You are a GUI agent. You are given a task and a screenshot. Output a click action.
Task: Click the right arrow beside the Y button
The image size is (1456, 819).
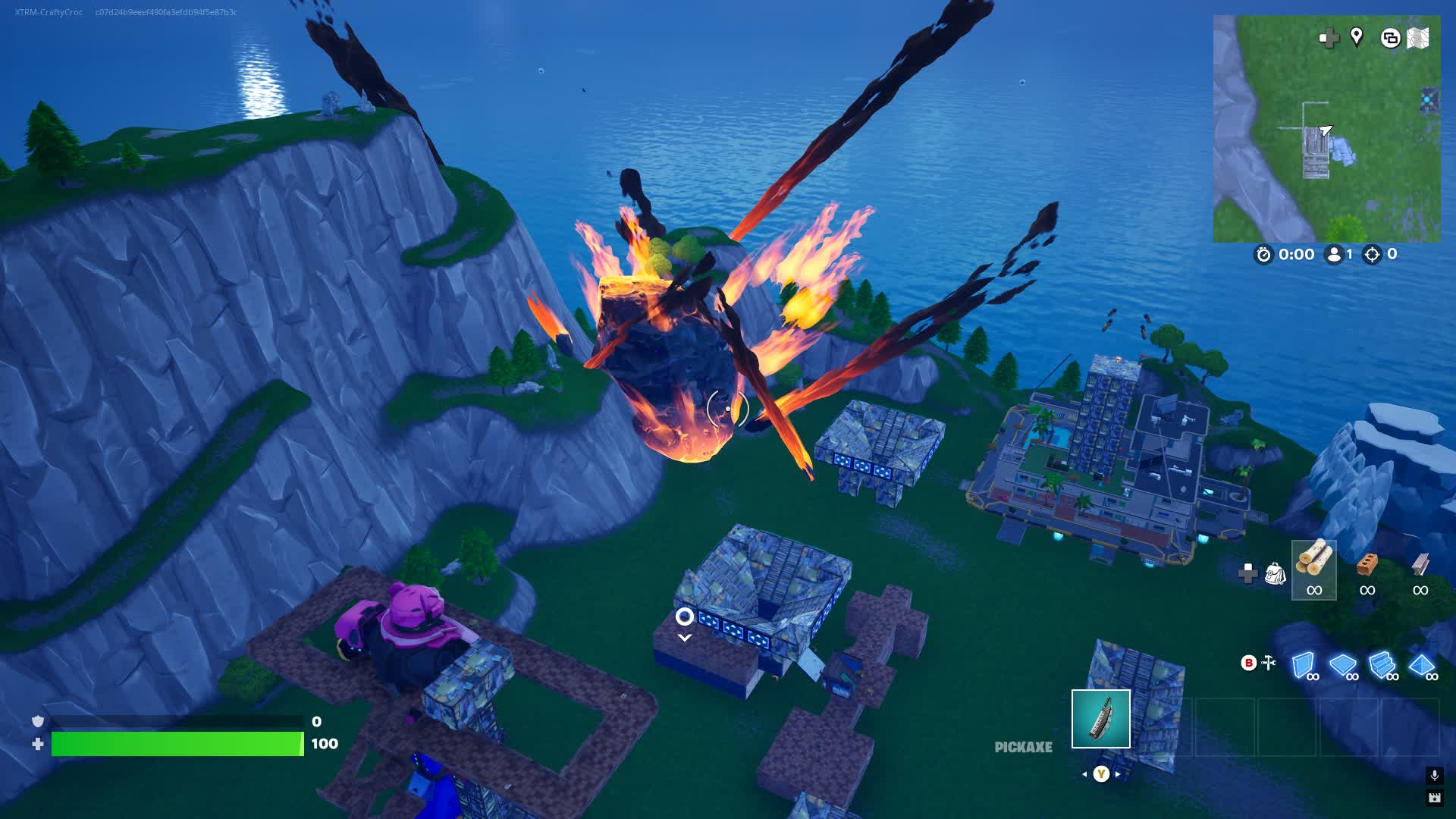pyautogui.click(x=1118, y=774)
